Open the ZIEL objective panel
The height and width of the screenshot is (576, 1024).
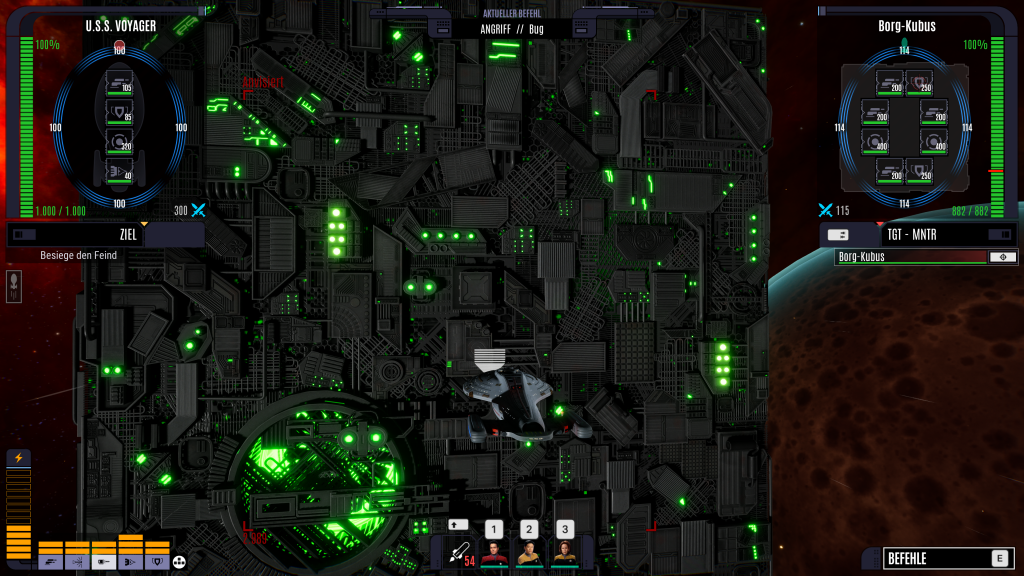coord(128,235)
